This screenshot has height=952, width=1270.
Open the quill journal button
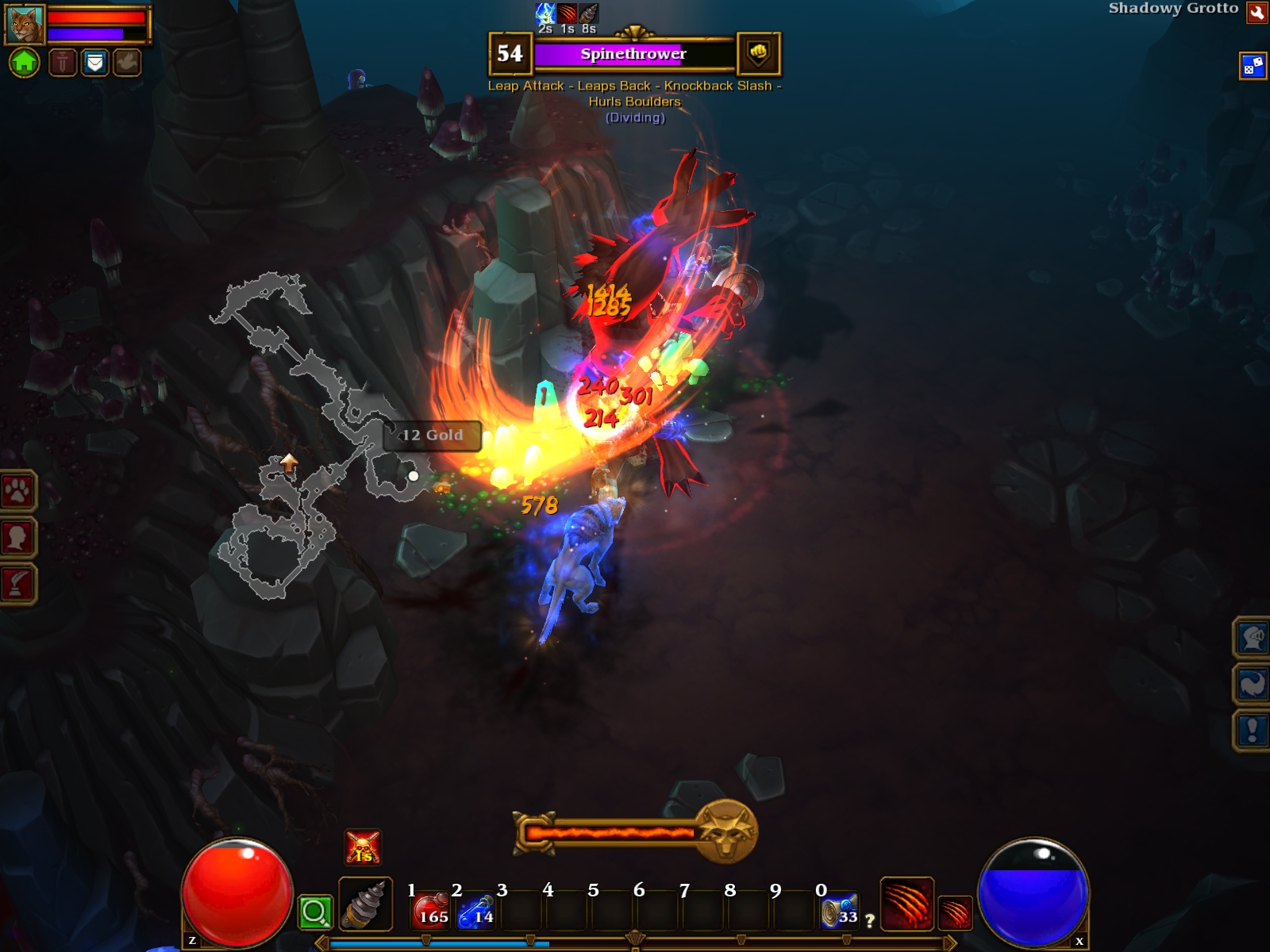click(x=17, y=584)
